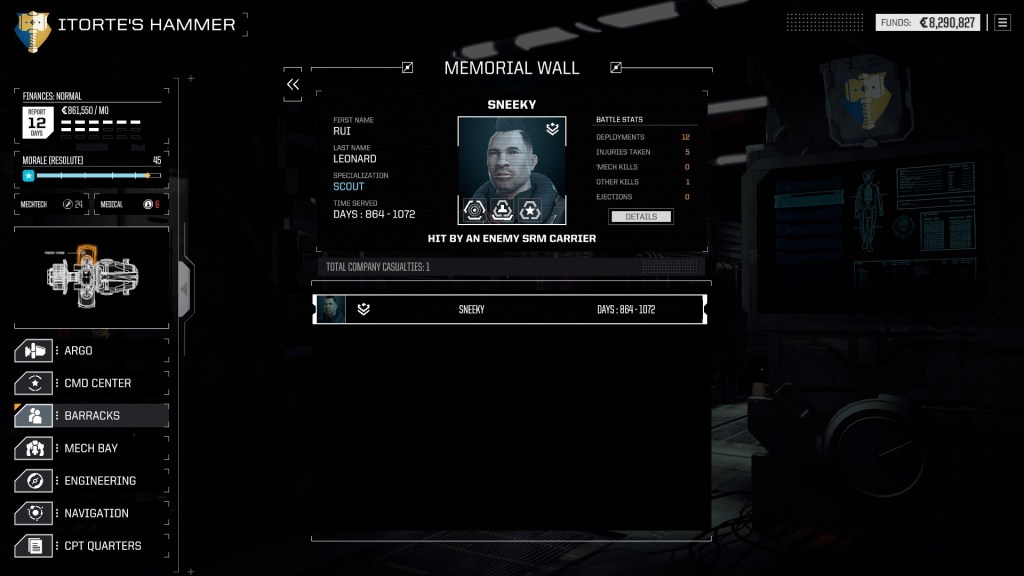
Task: Select the MechTech points indicator
Action: [51, 204]
